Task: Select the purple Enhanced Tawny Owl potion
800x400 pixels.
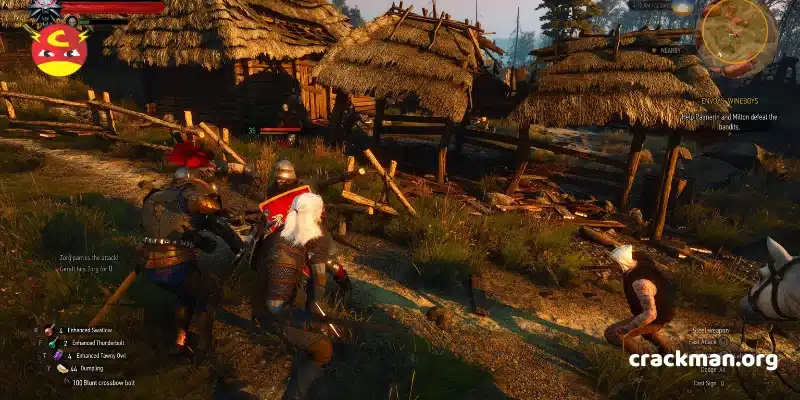Action: (x=58, y=355)
